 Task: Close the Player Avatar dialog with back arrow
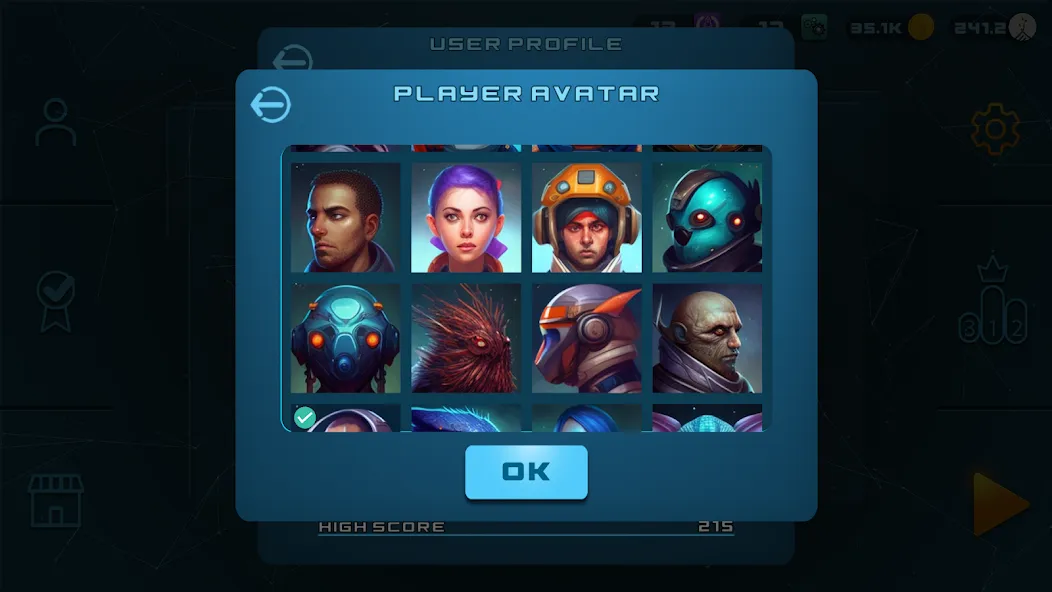(270, 104)
